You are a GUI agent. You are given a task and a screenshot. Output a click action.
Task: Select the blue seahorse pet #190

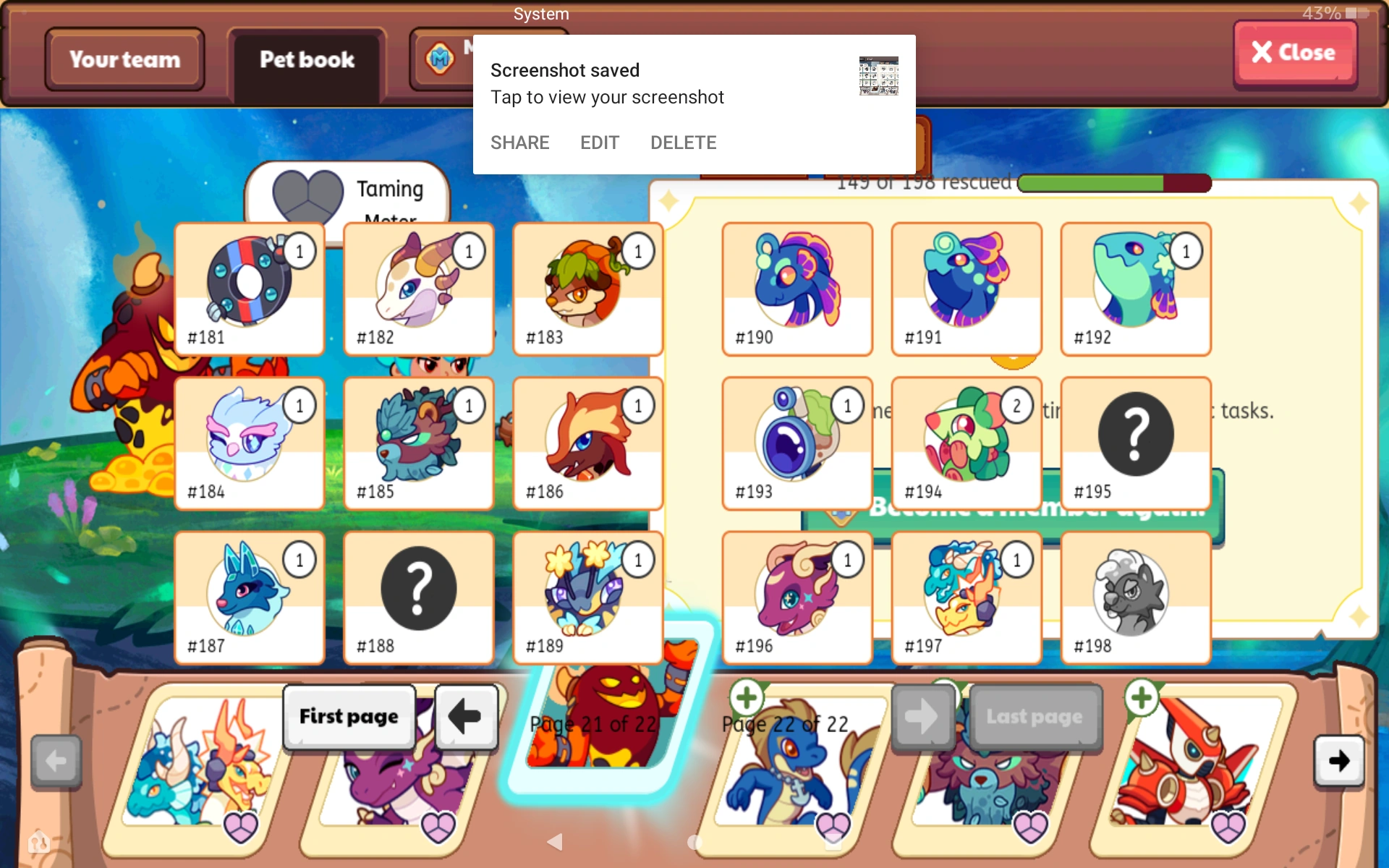click(796, 289)
